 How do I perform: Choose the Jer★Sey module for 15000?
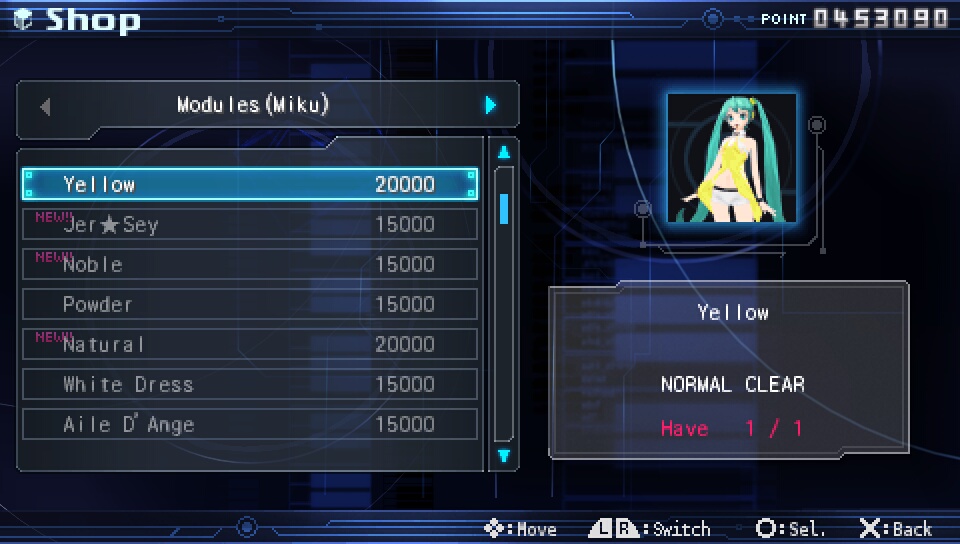point(250,224)
